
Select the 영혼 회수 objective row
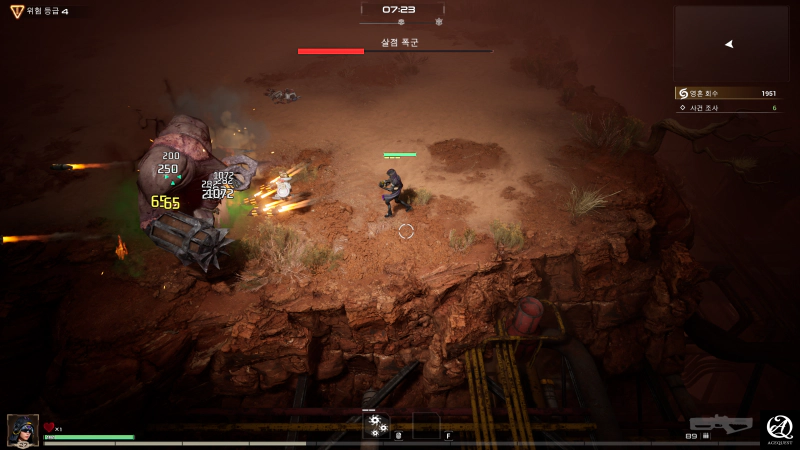point(728,93)
